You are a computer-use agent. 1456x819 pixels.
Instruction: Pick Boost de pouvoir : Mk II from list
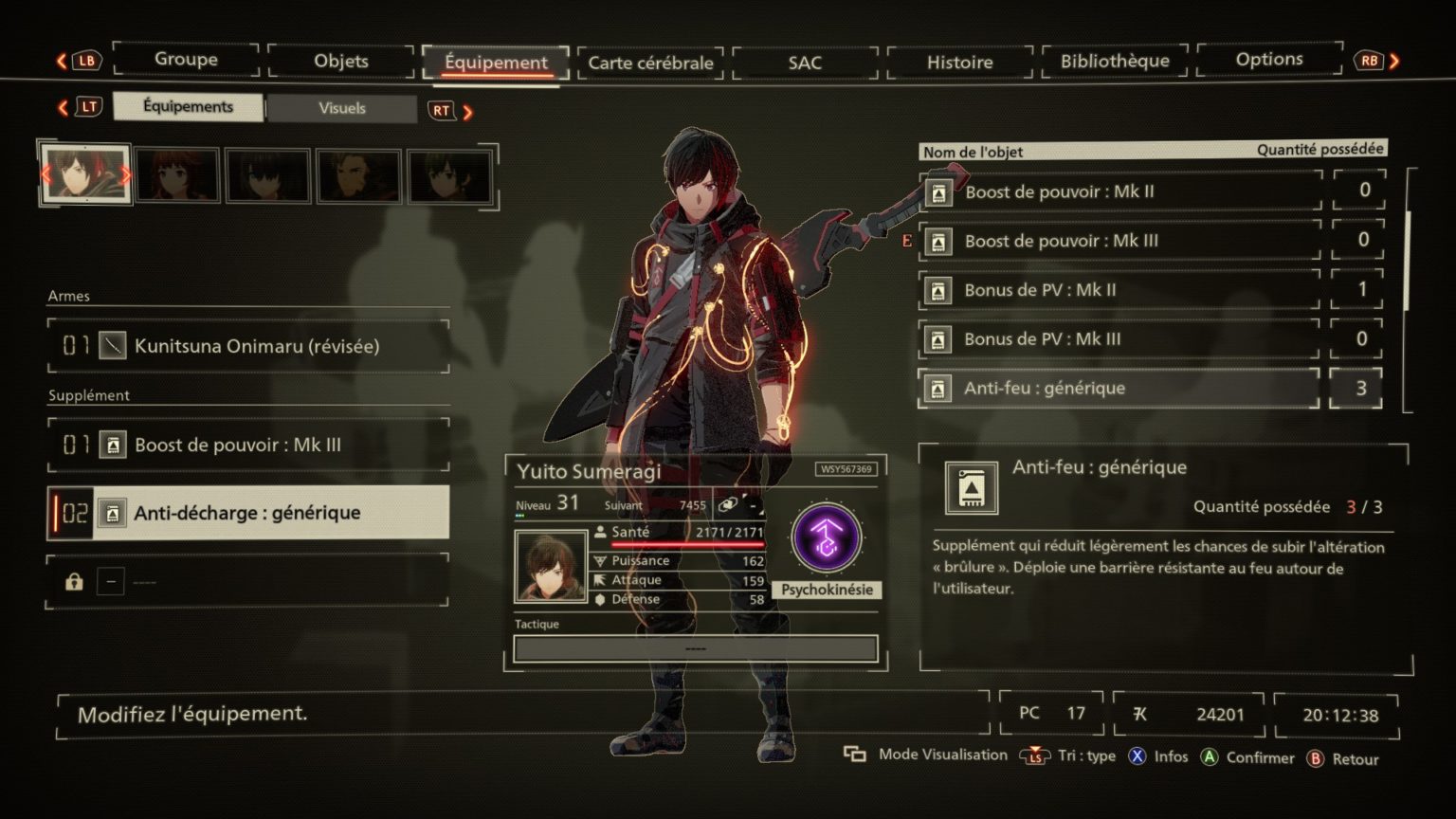point(1120,191)
